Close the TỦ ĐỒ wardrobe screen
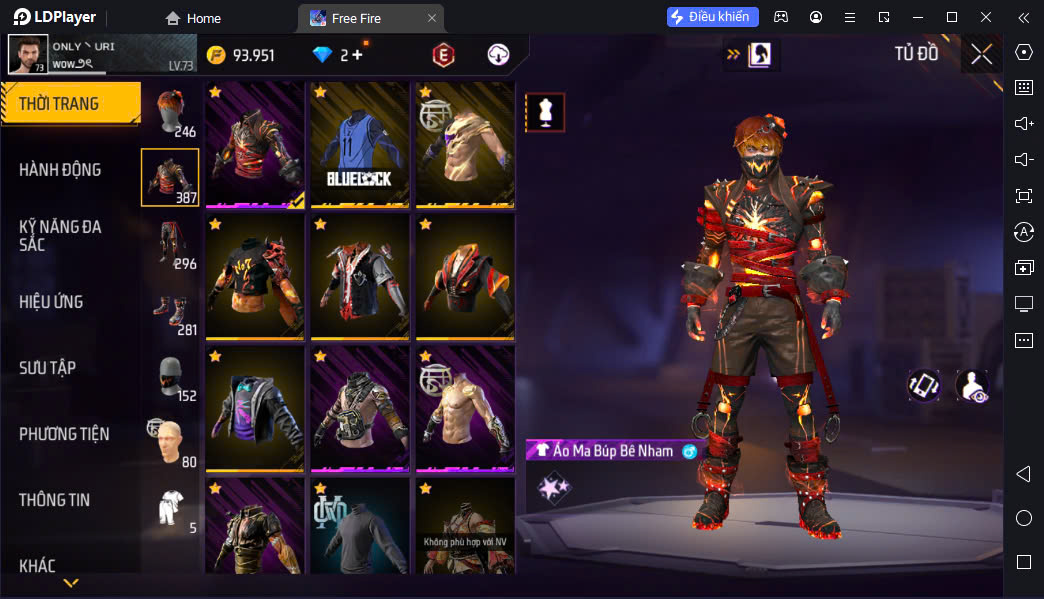This screenshot has width=1044, height=599. tap(981, 54)
